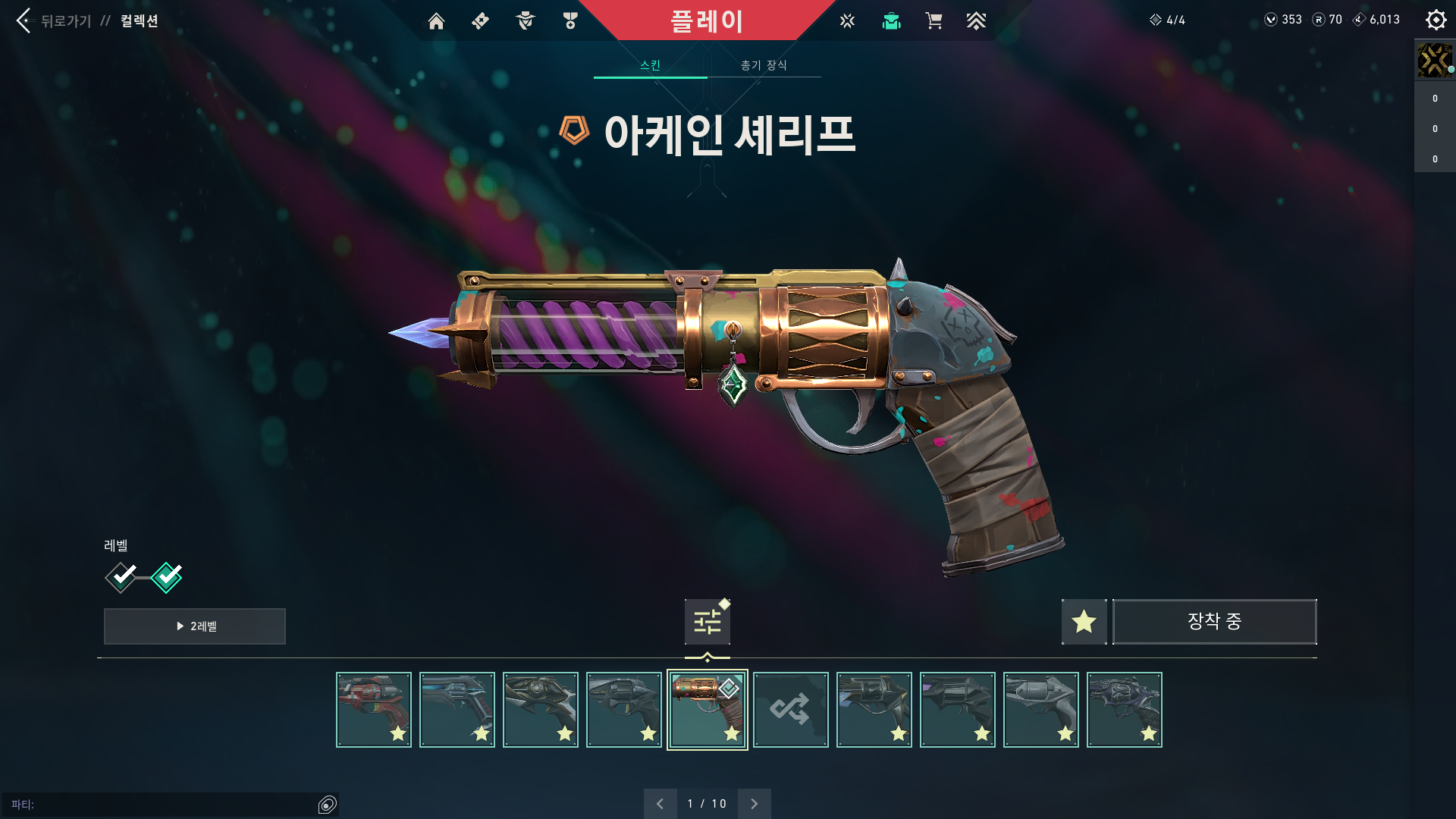The height and width of the screenshot is (819, 1456).
Task: Open the Esports spark icon
Action: pyautogui.click(x=846, y=21)
